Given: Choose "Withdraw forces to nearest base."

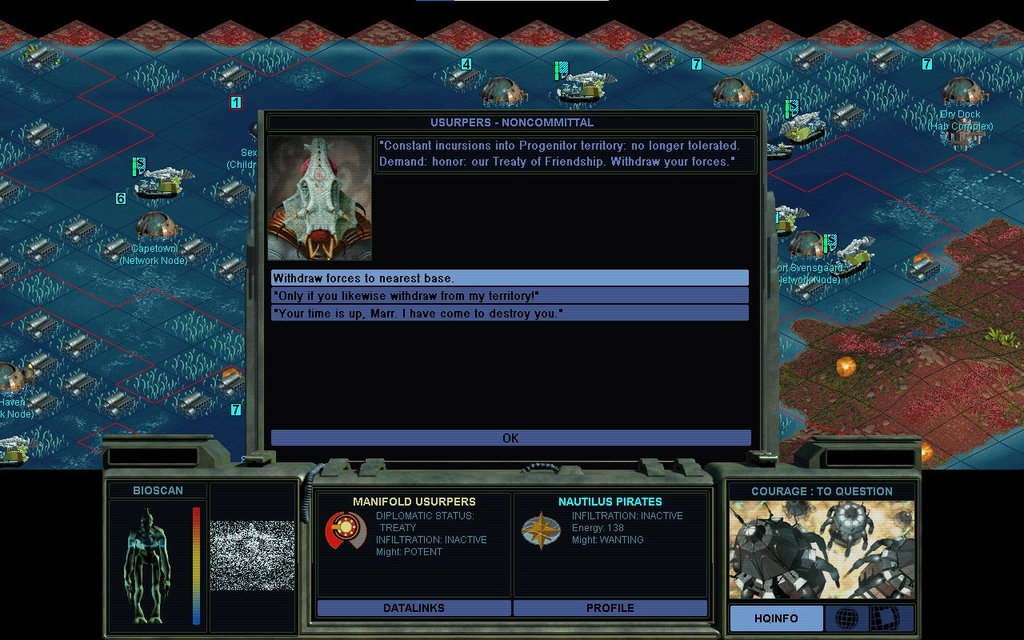Looking at the screenshot, I should (510, 278).
